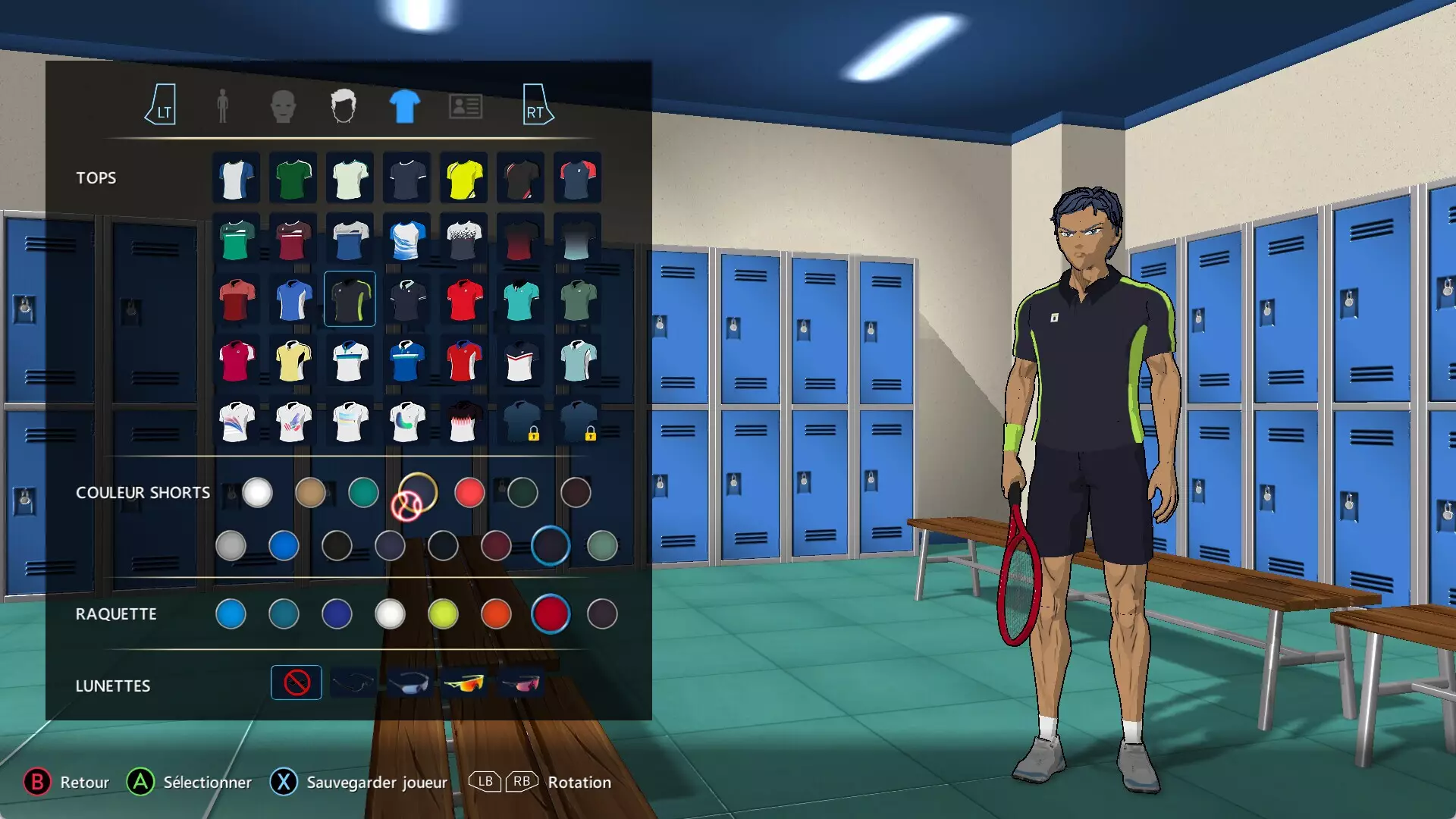Screen dimensions: 1456x819
Task: Click the blue shirt clothing category icon
Action: (x=403, y=105)
